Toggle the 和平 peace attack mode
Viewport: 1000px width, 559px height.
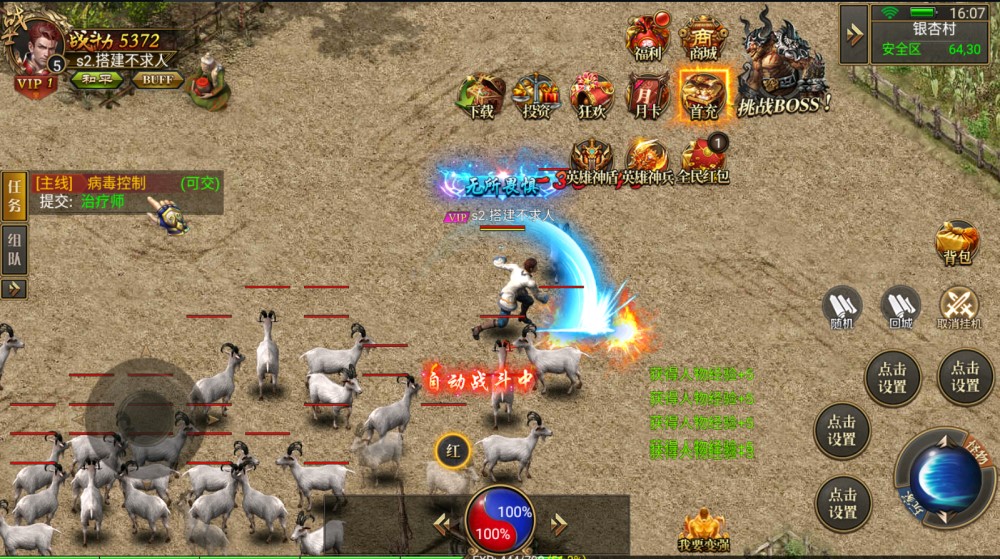96,79
